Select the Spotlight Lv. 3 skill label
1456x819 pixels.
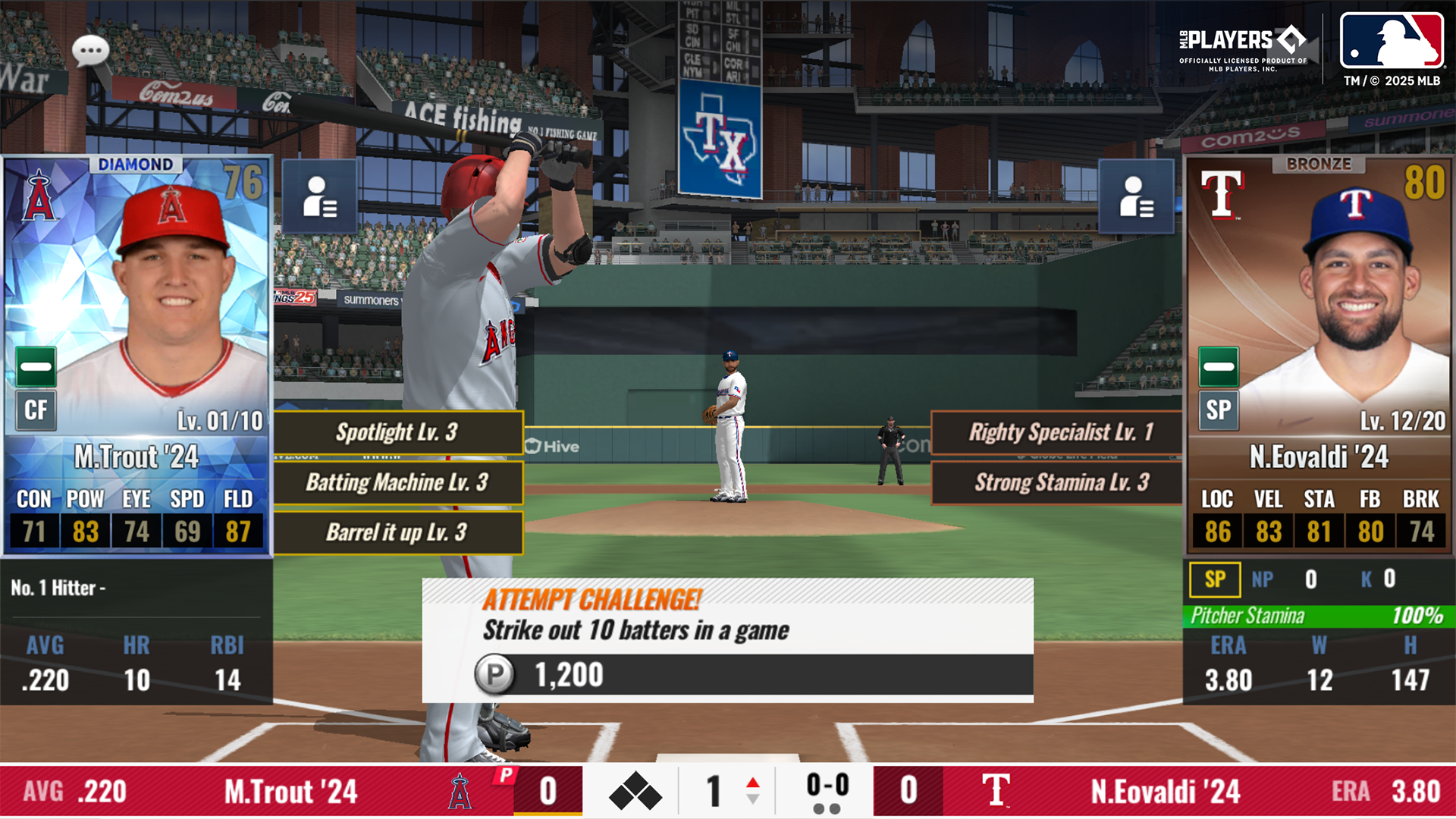[397, 432]
